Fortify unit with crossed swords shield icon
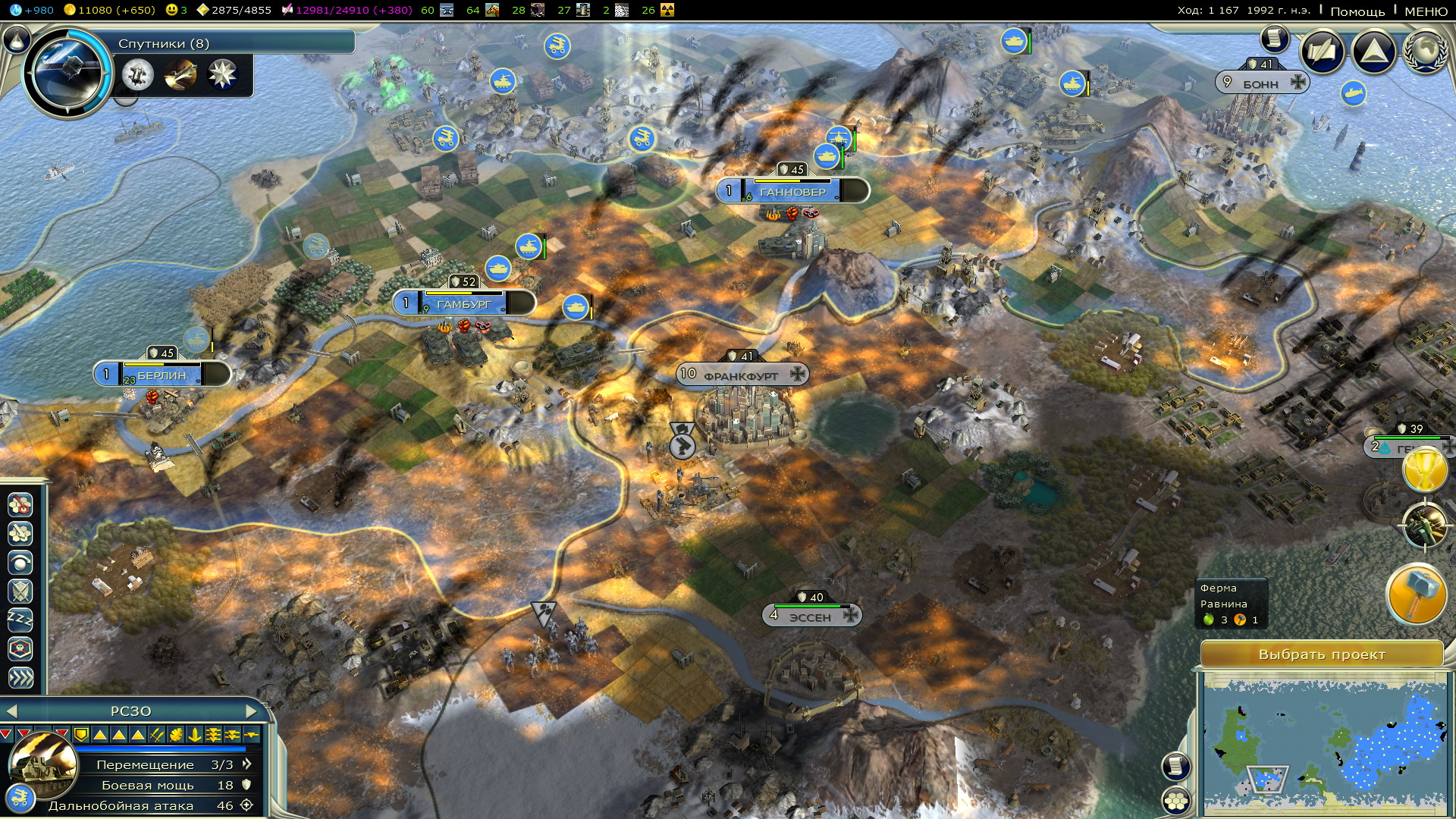 point(20,591)
